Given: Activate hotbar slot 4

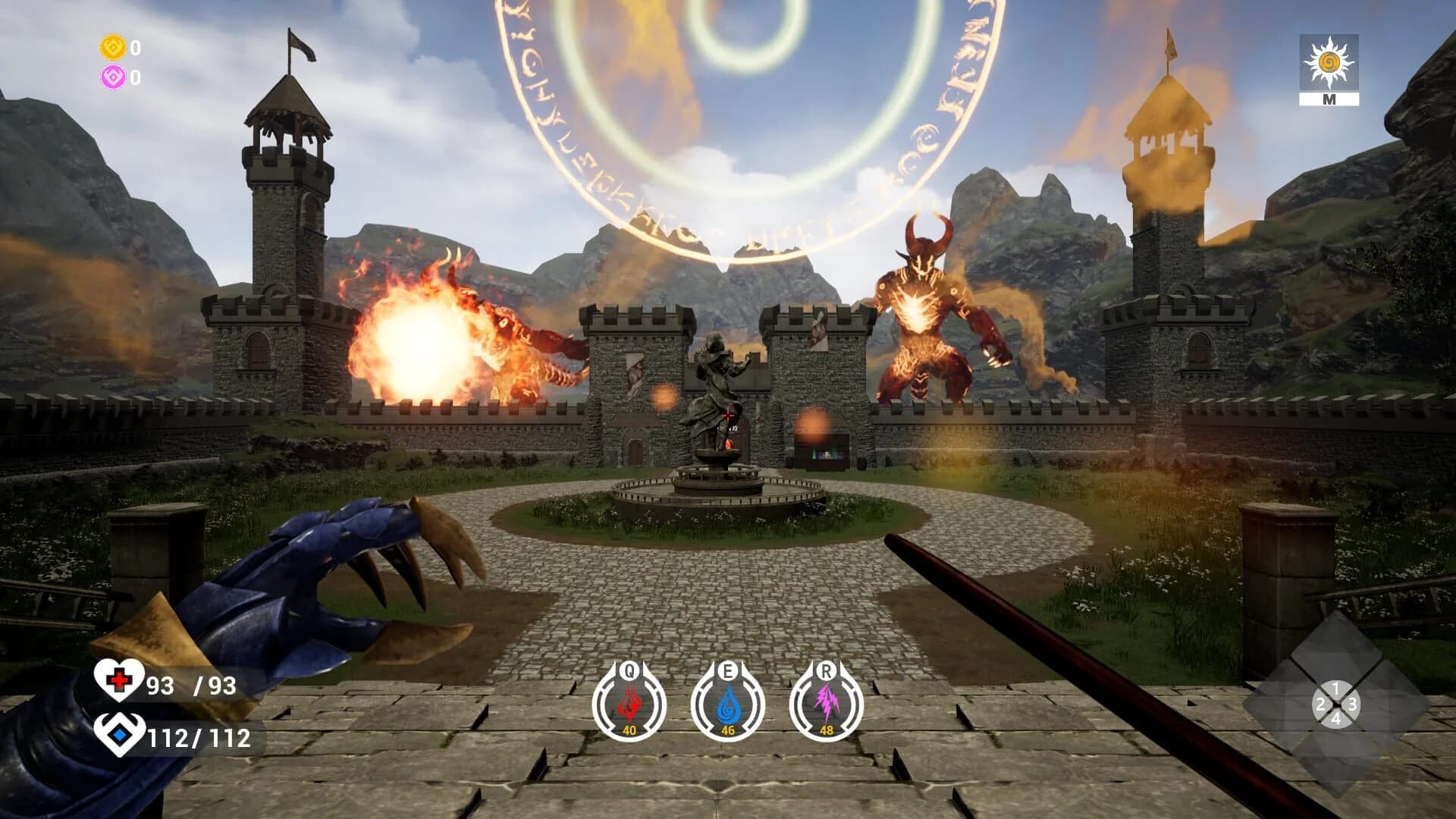Looking at the screenshot, I should coord(1338,719).
